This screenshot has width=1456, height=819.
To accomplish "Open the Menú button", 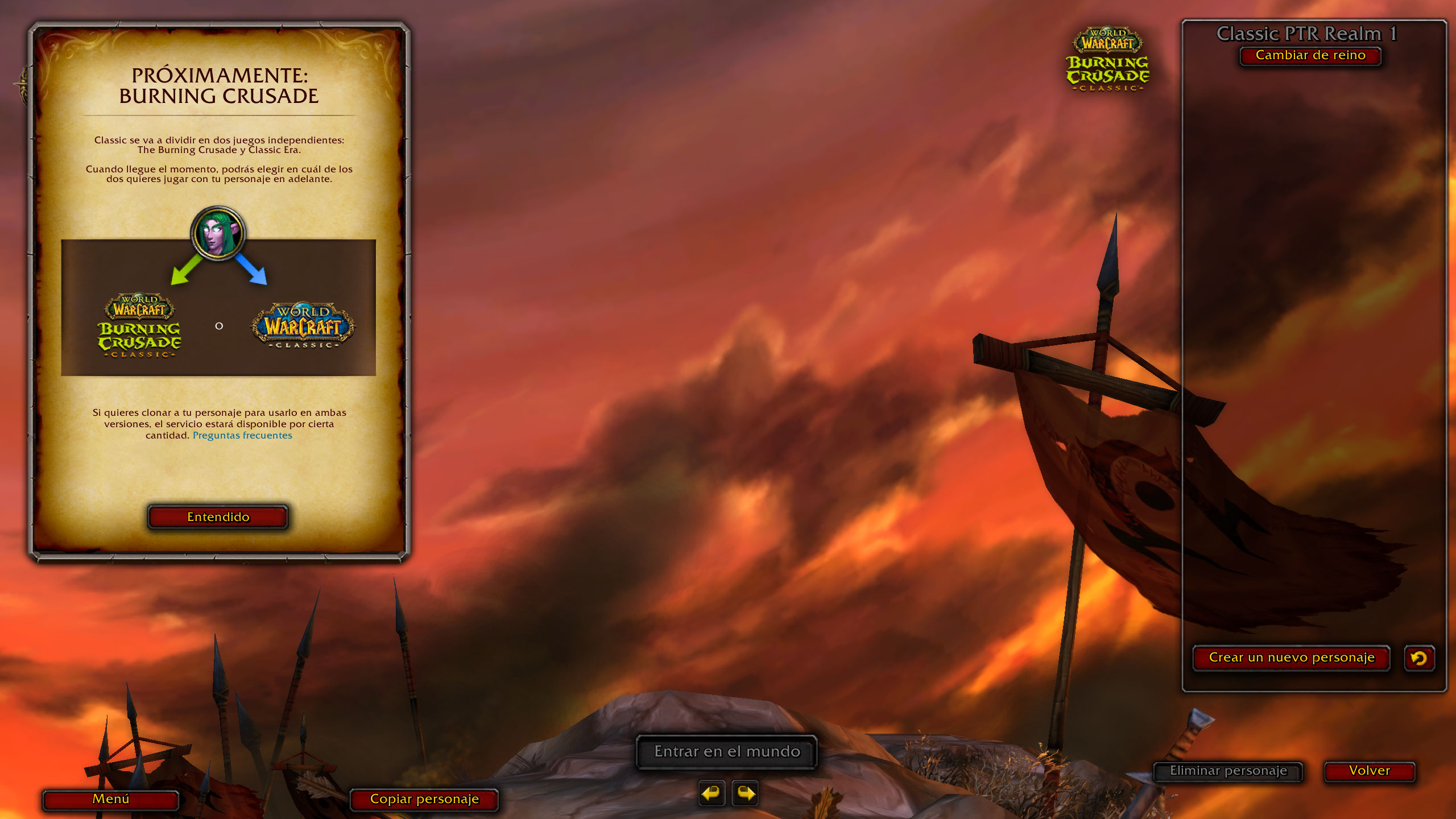I will 111,799.
